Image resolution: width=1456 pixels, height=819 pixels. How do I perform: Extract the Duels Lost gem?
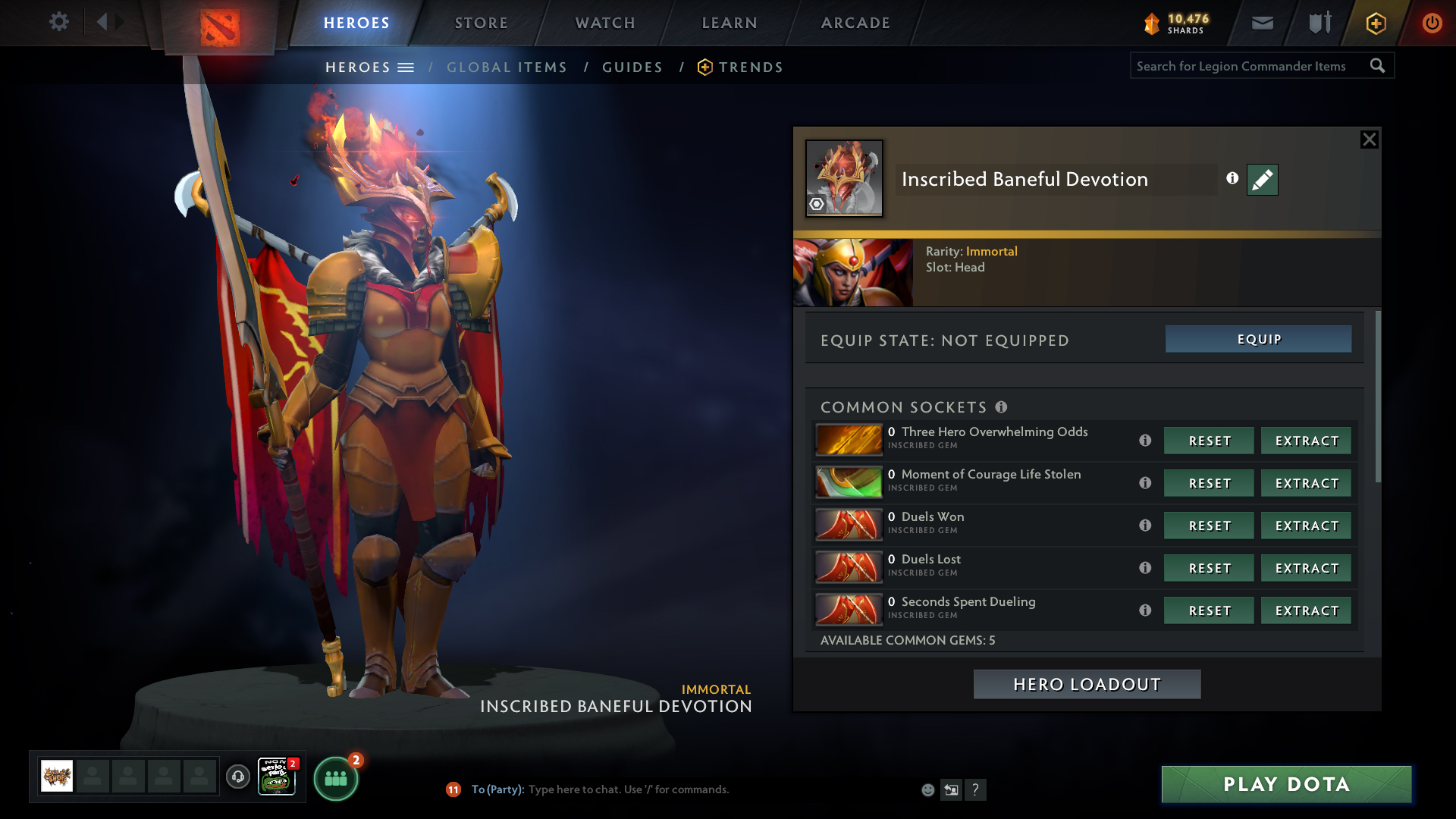(1306, 568)
